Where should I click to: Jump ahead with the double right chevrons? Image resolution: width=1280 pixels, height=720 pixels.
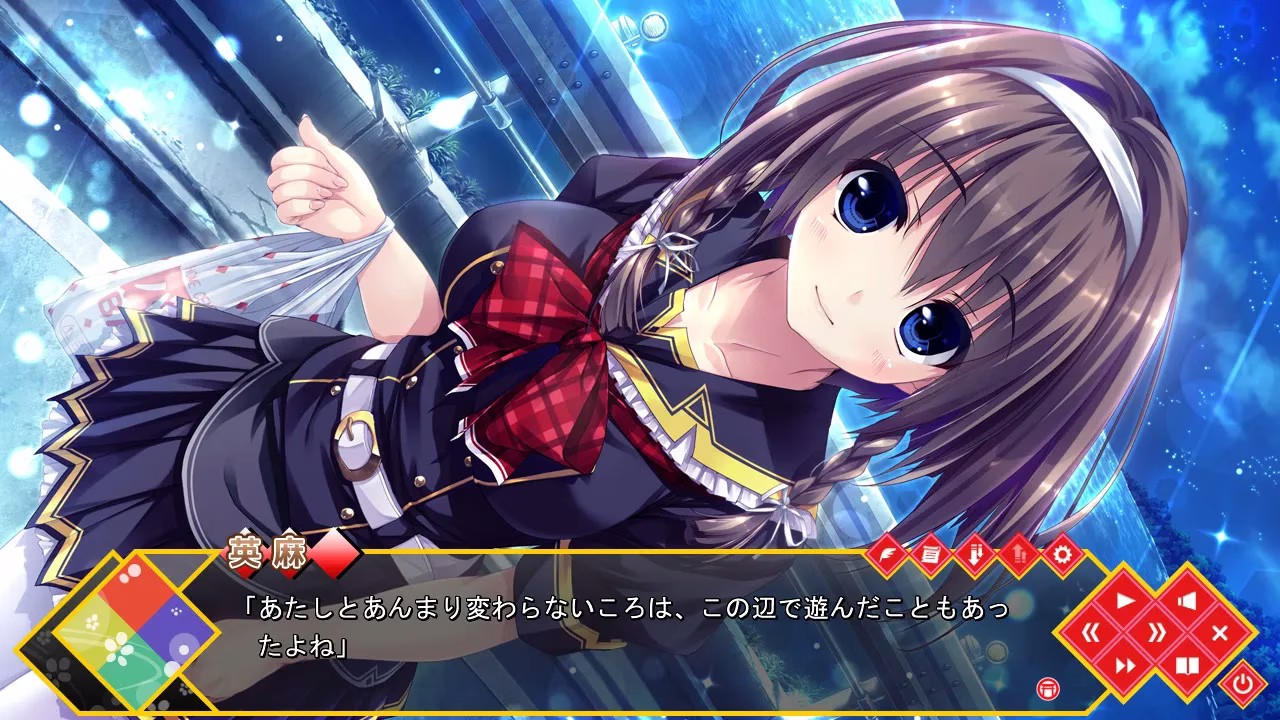(1156, 633)
